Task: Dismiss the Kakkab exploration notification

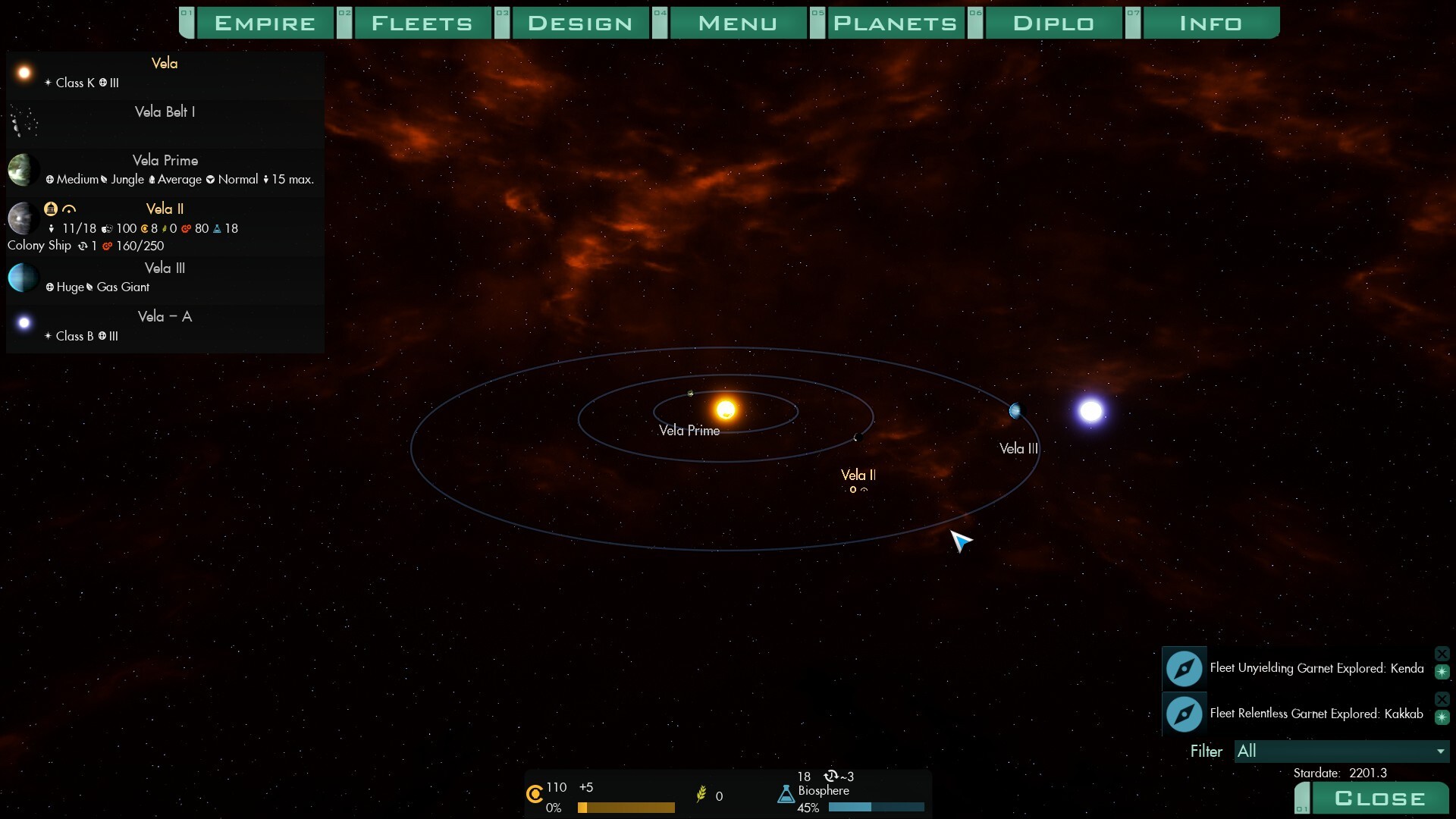Action: pos(1442,699)
